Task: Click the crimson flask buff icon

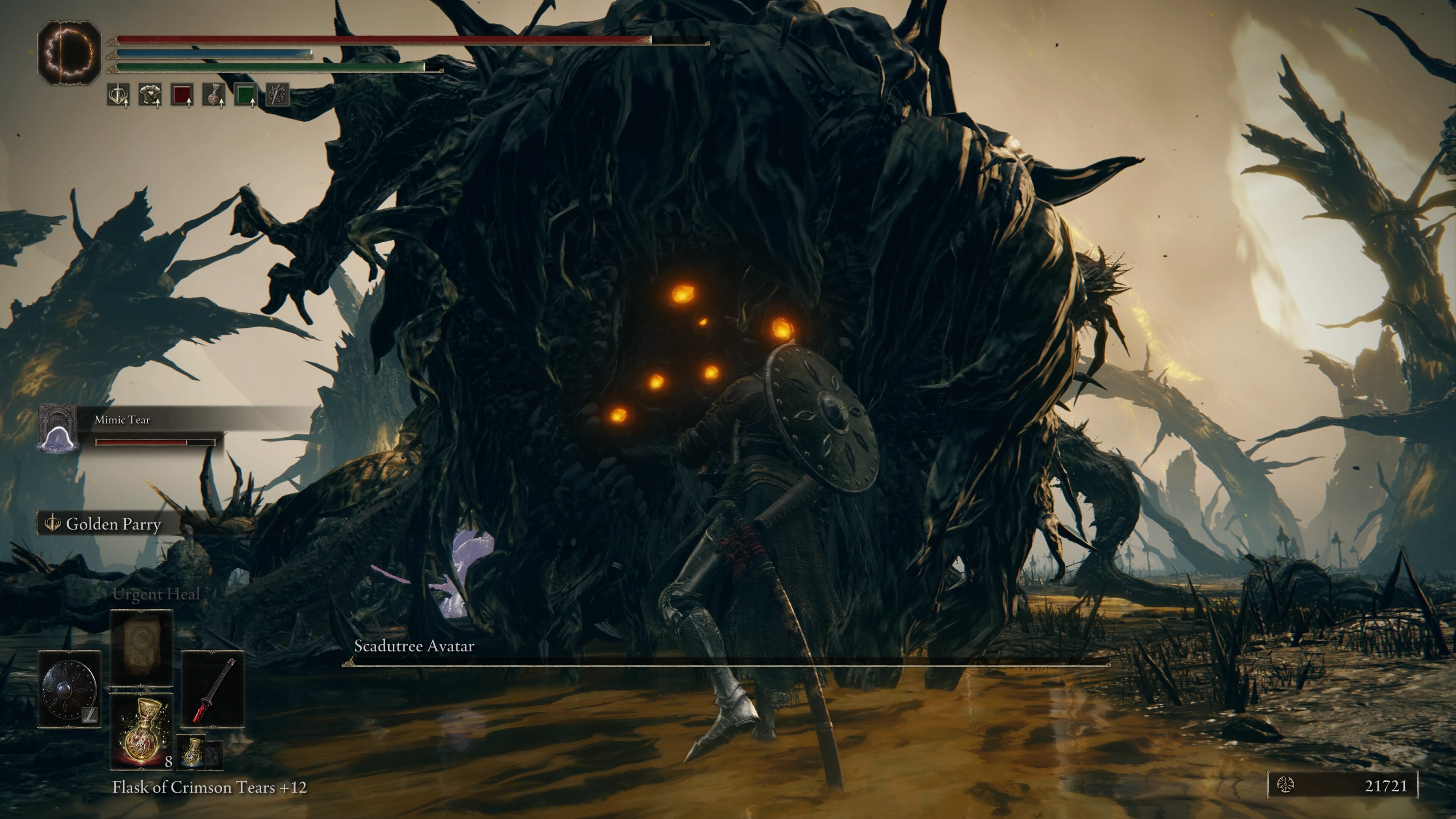Action: 213,95
